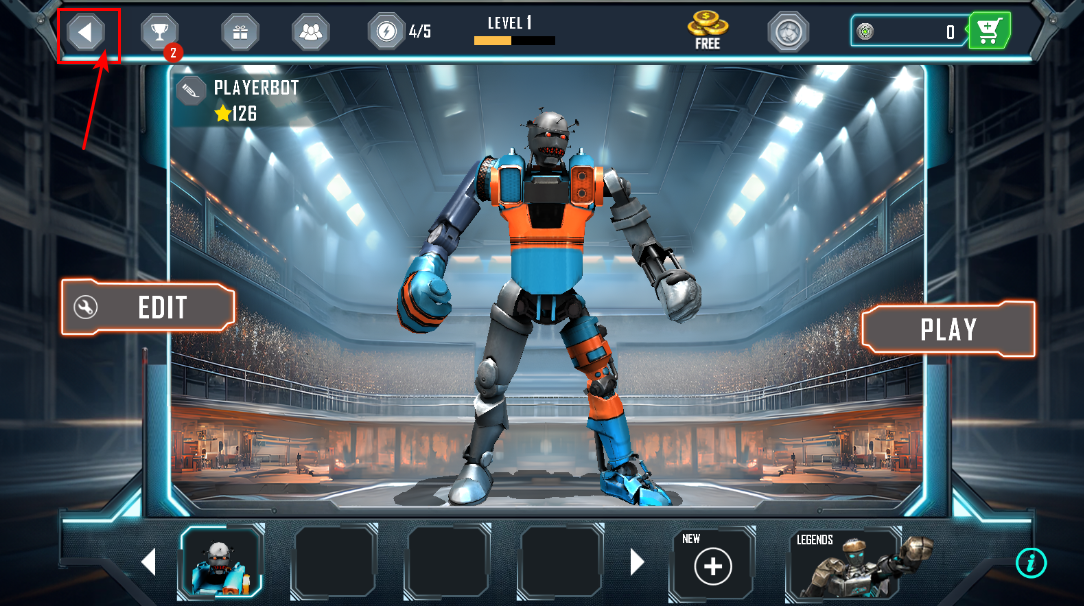Create a new robot with plus
This screenshot has height=606, width=1084.
tap(713, 566)
